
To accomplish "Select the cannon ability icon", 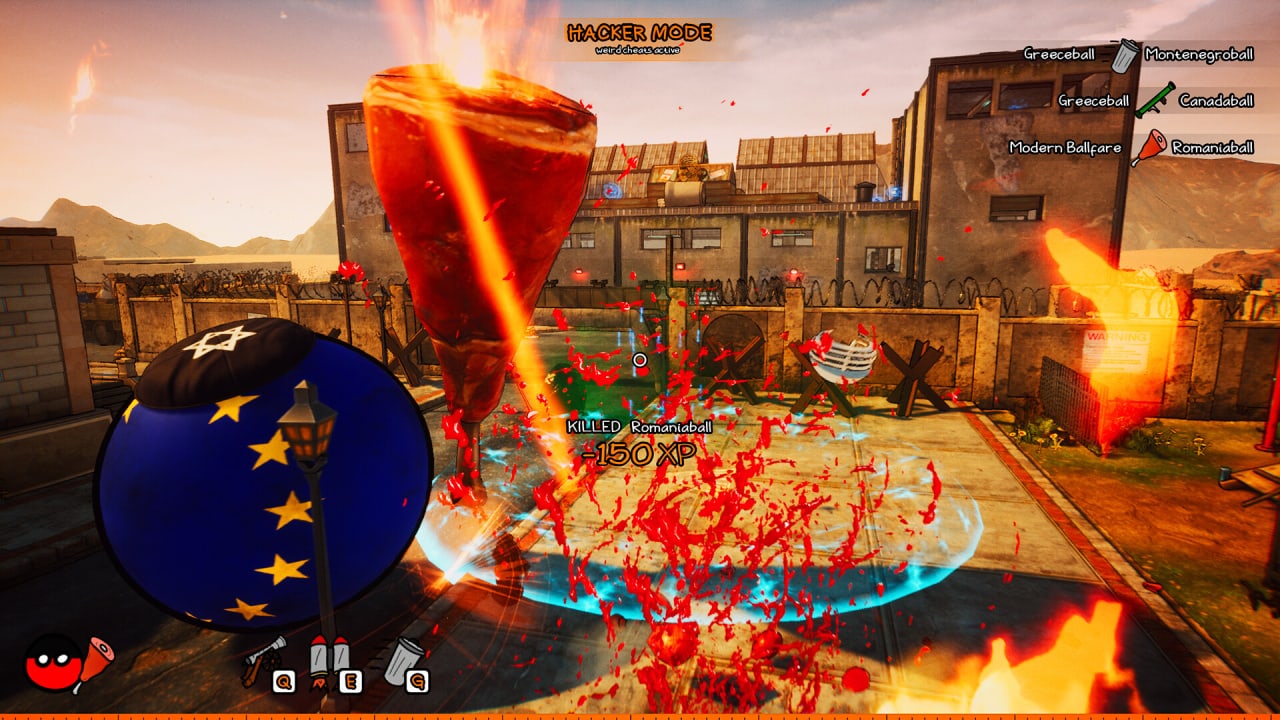I will tap(263, 660).
